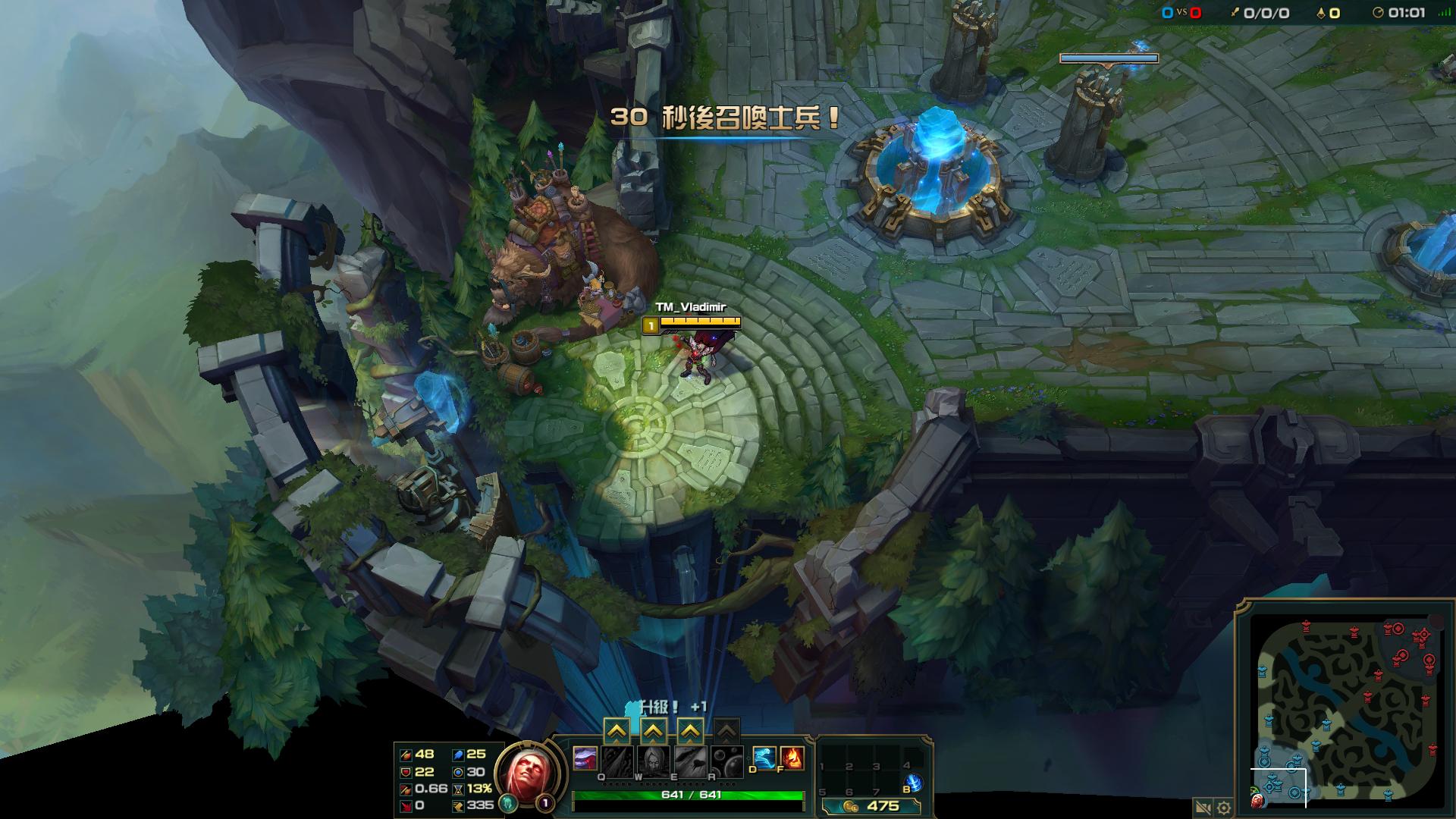
Task: Select the R ultimate ability icon
Action: coord(726,761)
